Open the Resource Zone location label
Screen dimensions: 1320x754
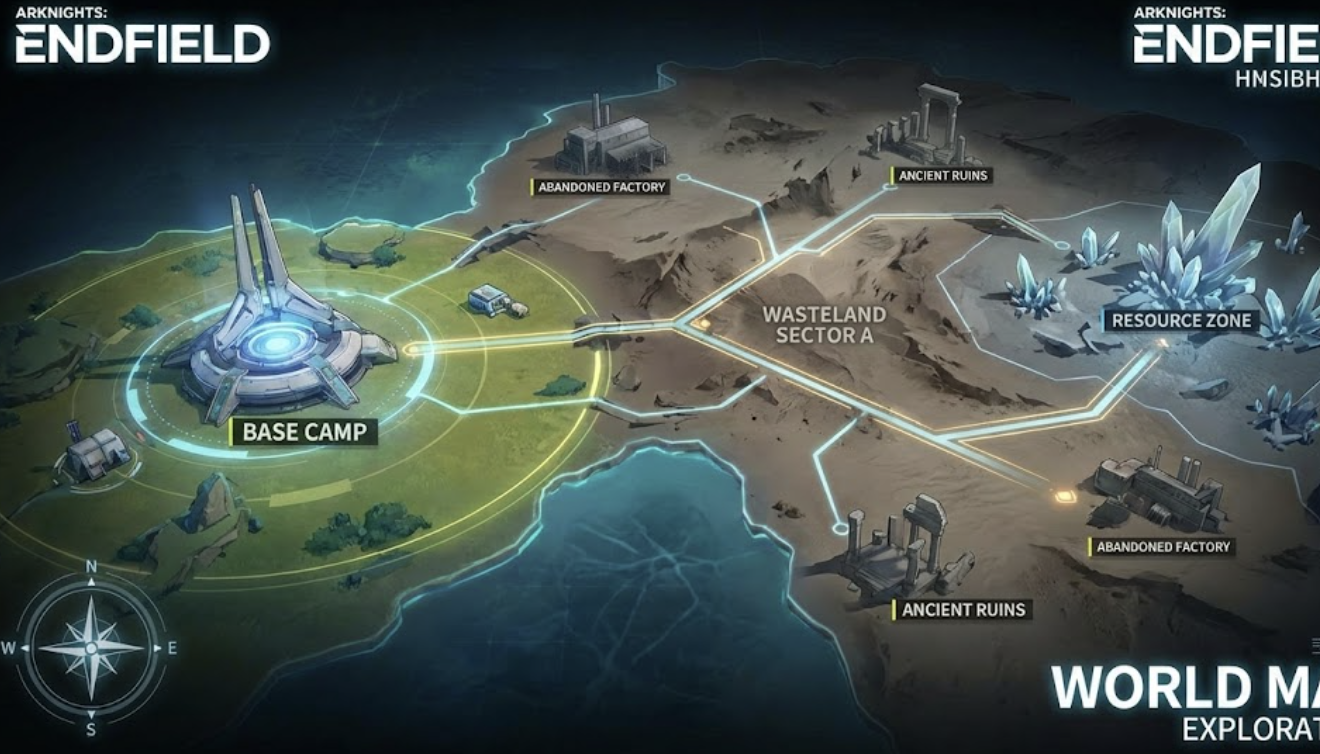click(x=1181, y=321)
